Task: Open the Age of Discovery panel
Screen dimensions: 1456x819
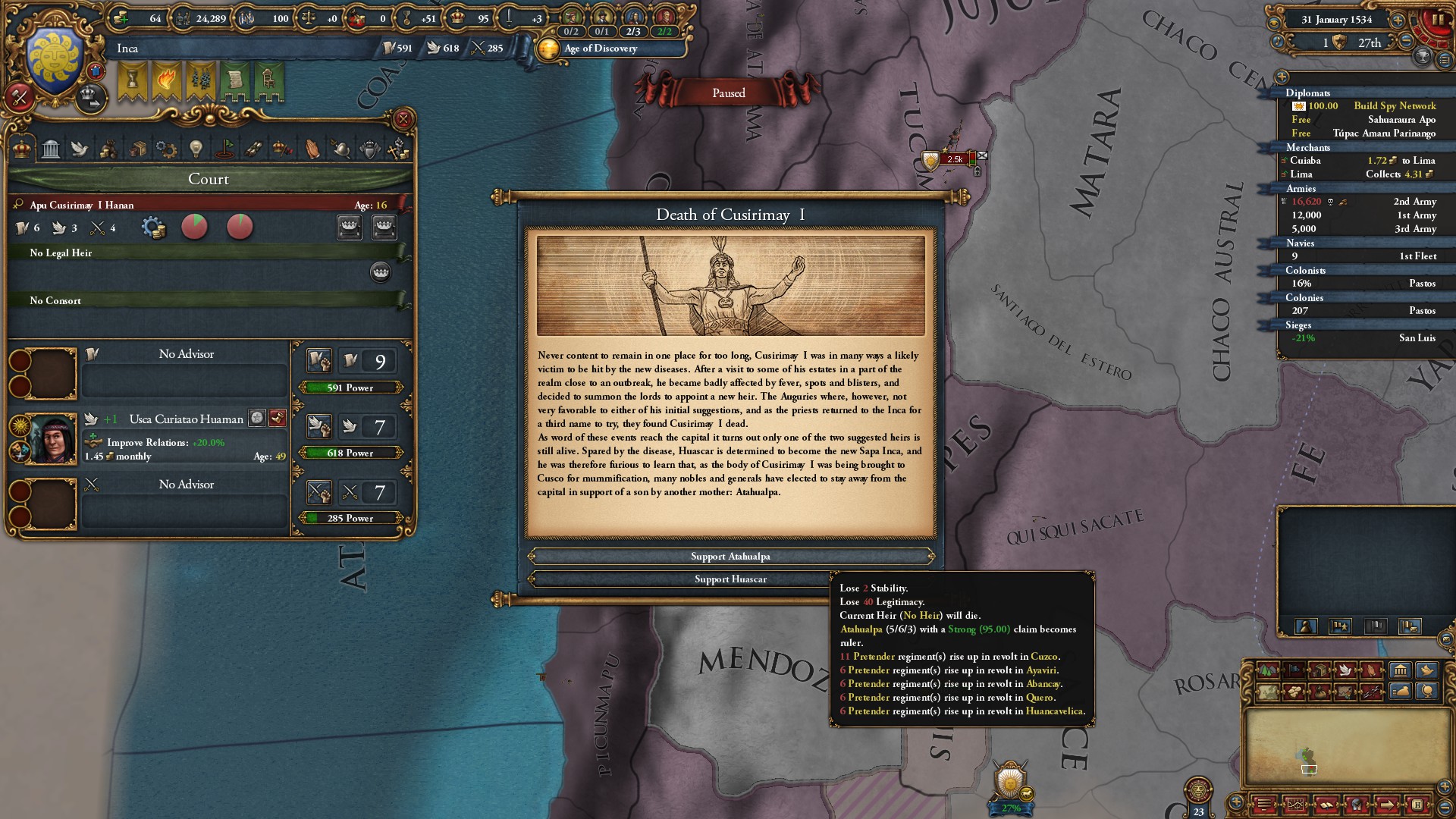Action: click(601, 49)
